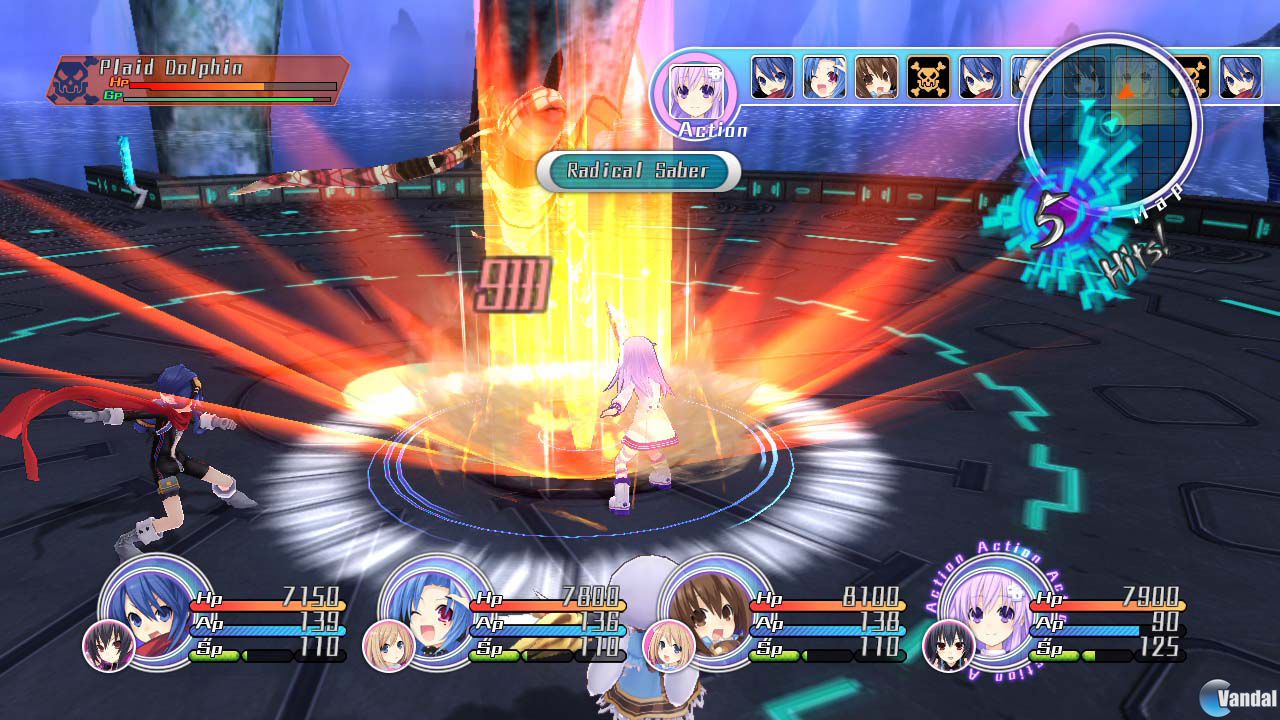Select the winking blue-haired character portrait in turn order
This screenshot has height=720, width=1280.
(824, 75)
